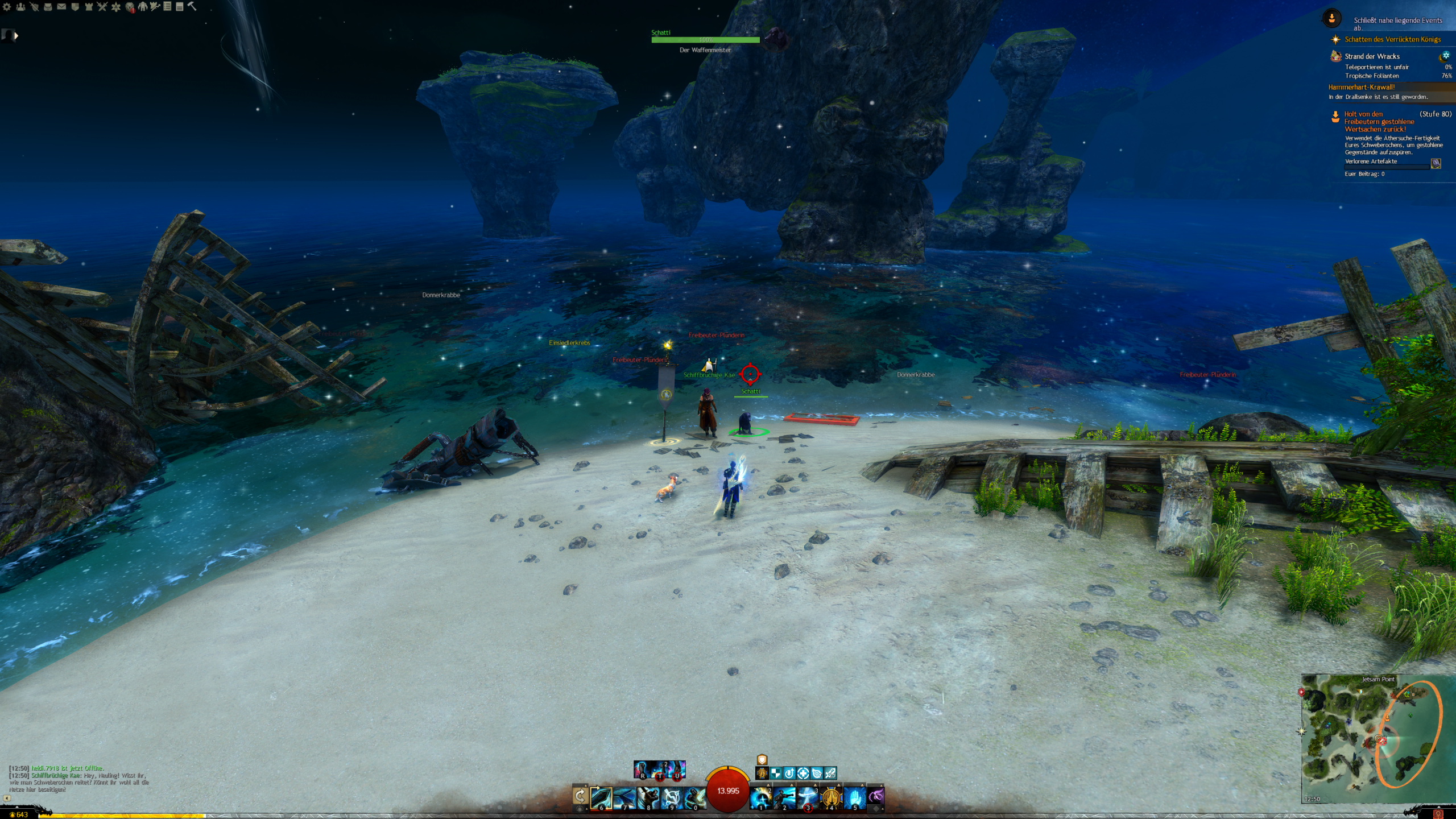Open the mail envelope icon
This screenshot has width=1456, height=819.
click(x=61, y=7)
